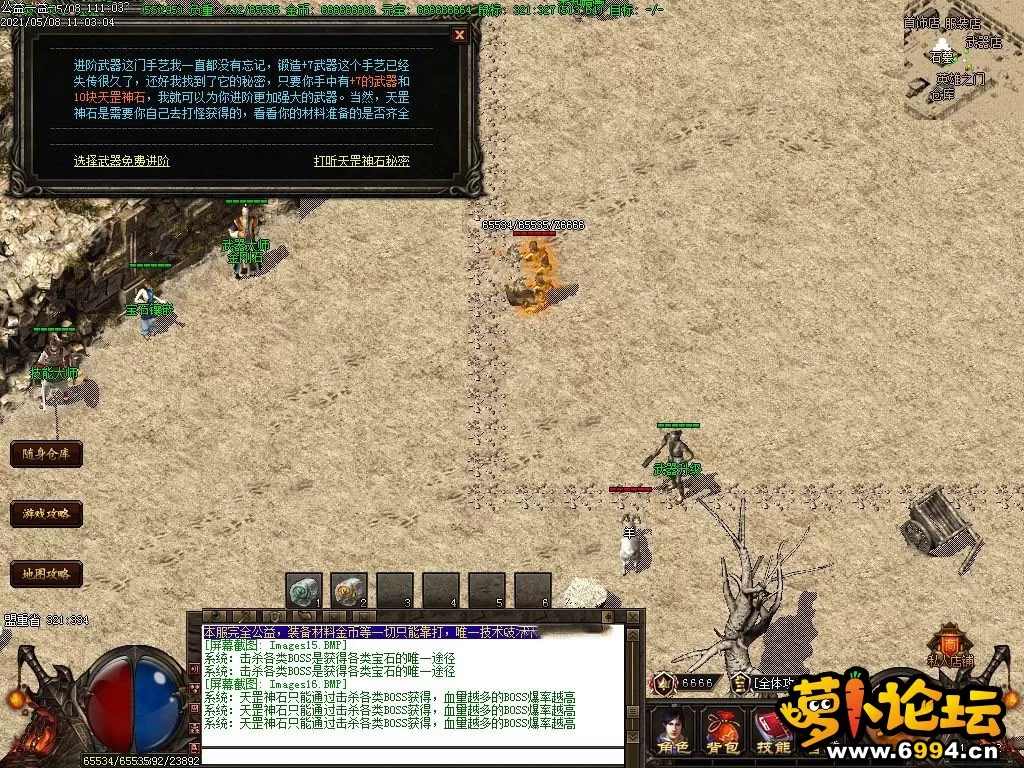Open the 游戏攻略 game guide
This screenshot has width=1024, height=768.
[x=46, y=514]
